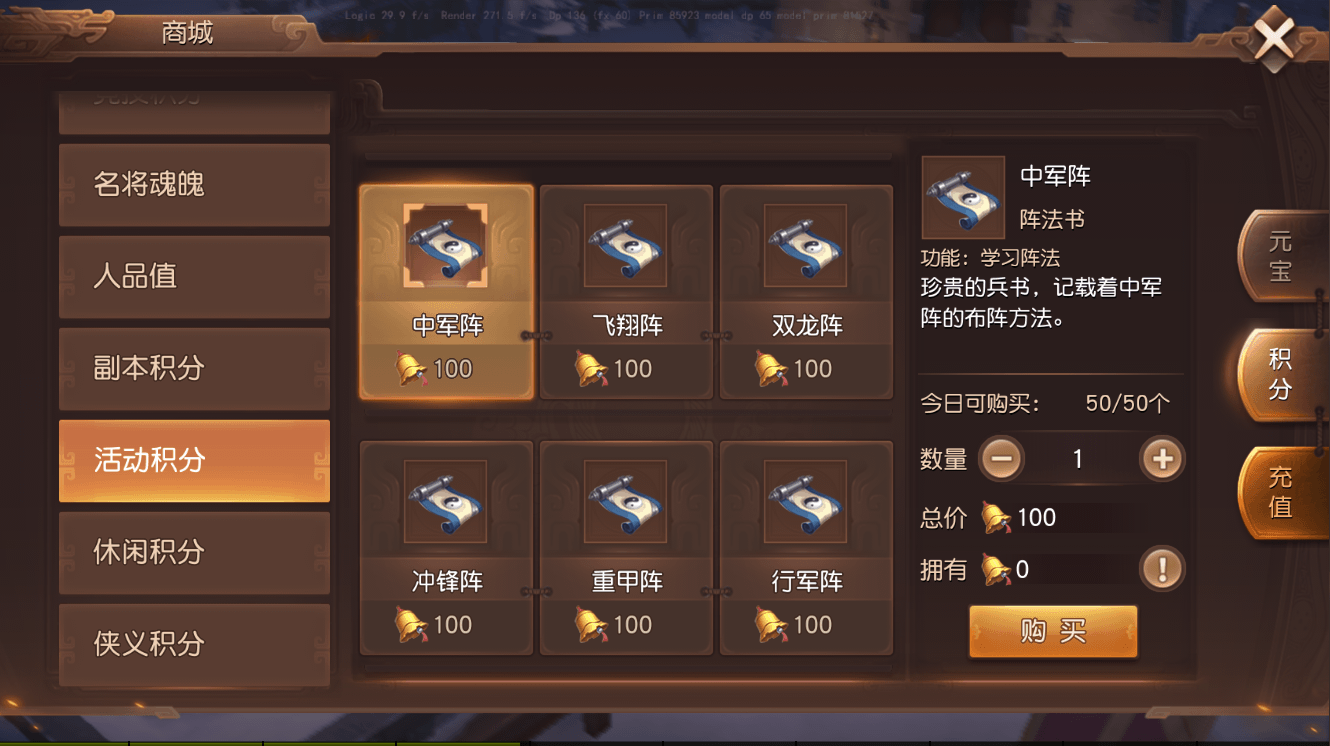Decrease purchase quantity with the minus button
The image size is (1330, 746).
tap(1000, 458)
